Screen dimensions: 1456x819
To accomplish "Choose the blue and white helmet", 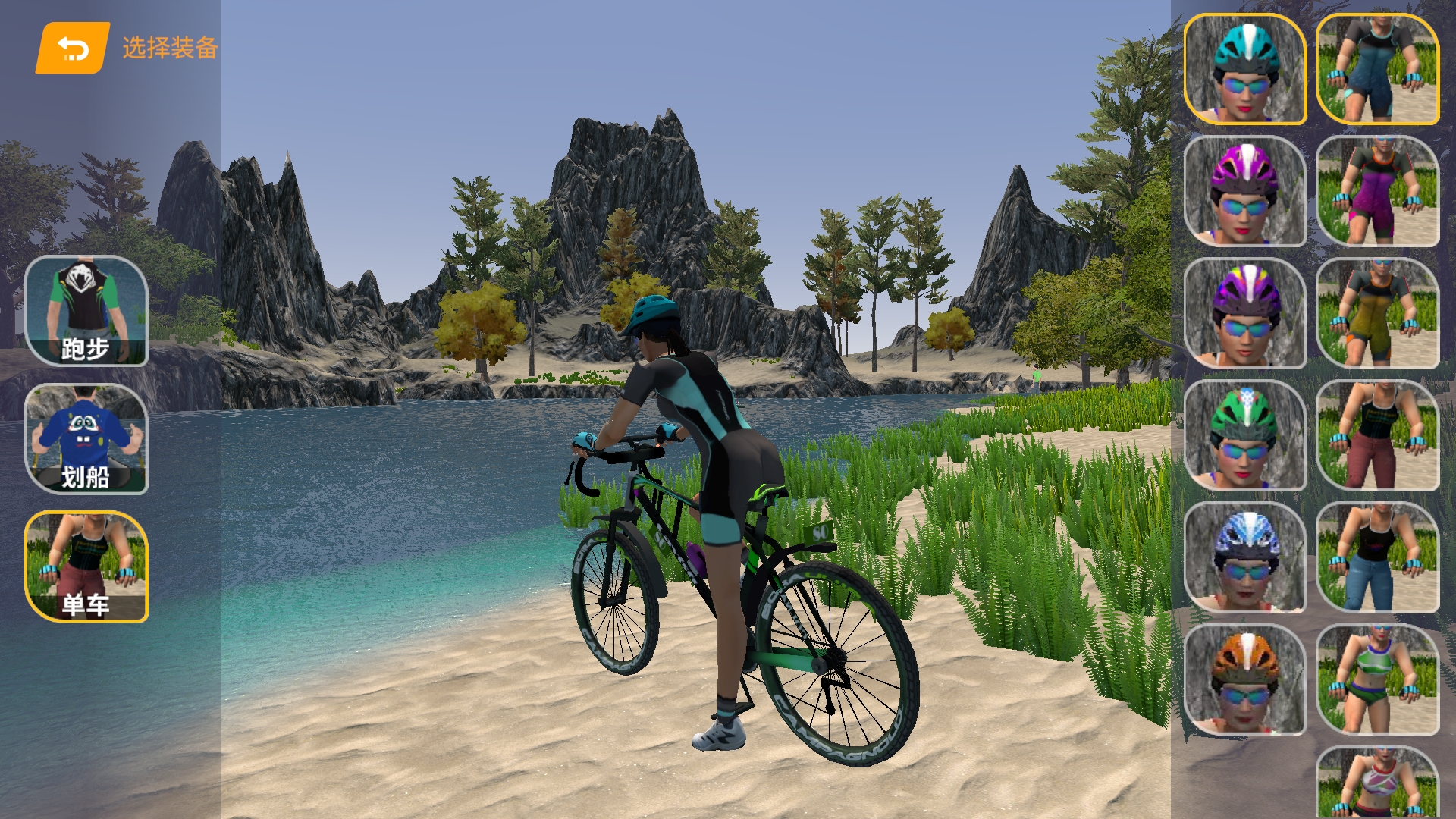I will 1244,557.
